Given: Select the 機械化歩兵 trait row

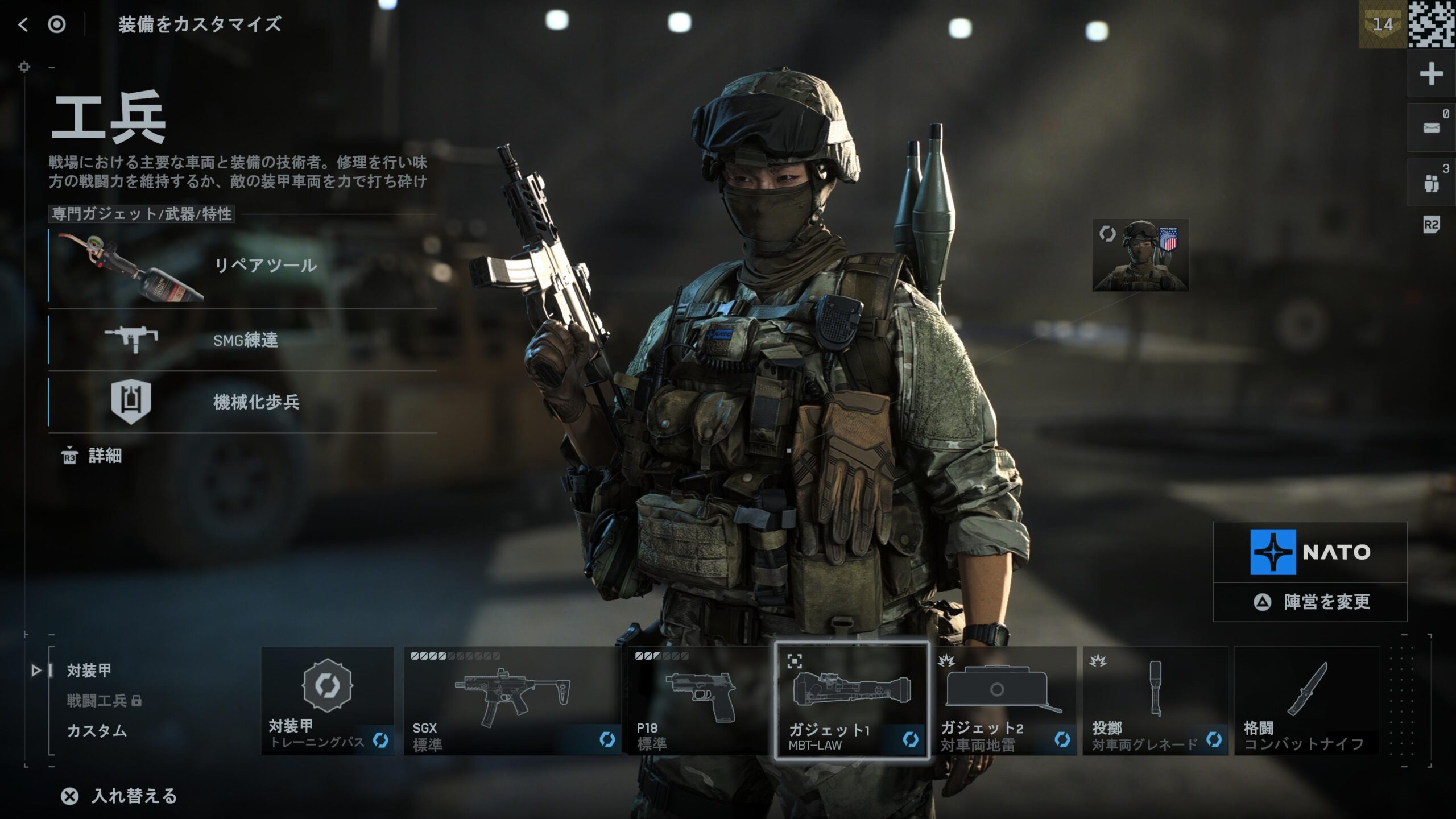Looking at the screenshot, I should [242, 402].
